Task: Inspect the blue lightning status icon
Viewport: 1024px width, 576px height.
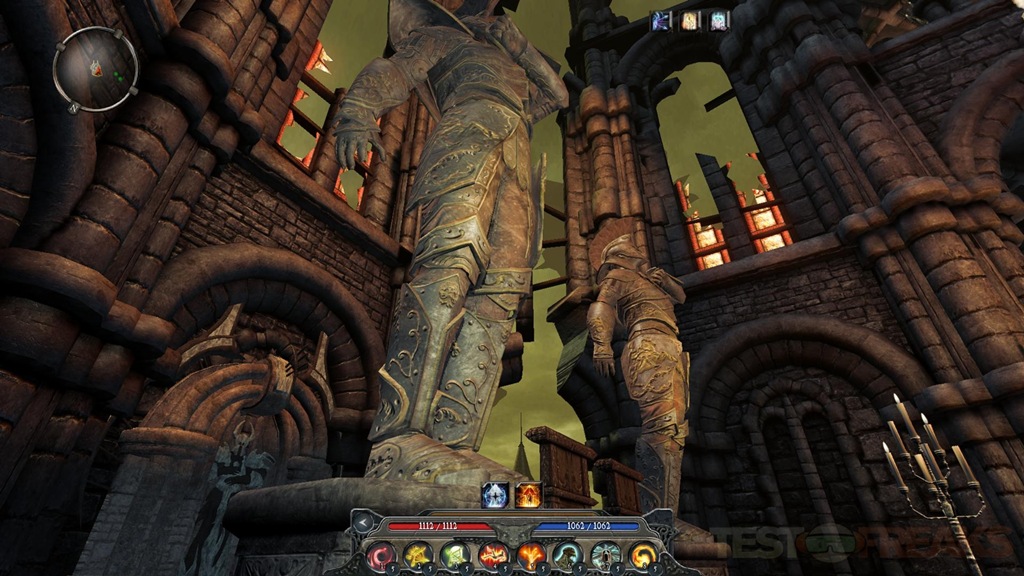Action: point(661,20)
